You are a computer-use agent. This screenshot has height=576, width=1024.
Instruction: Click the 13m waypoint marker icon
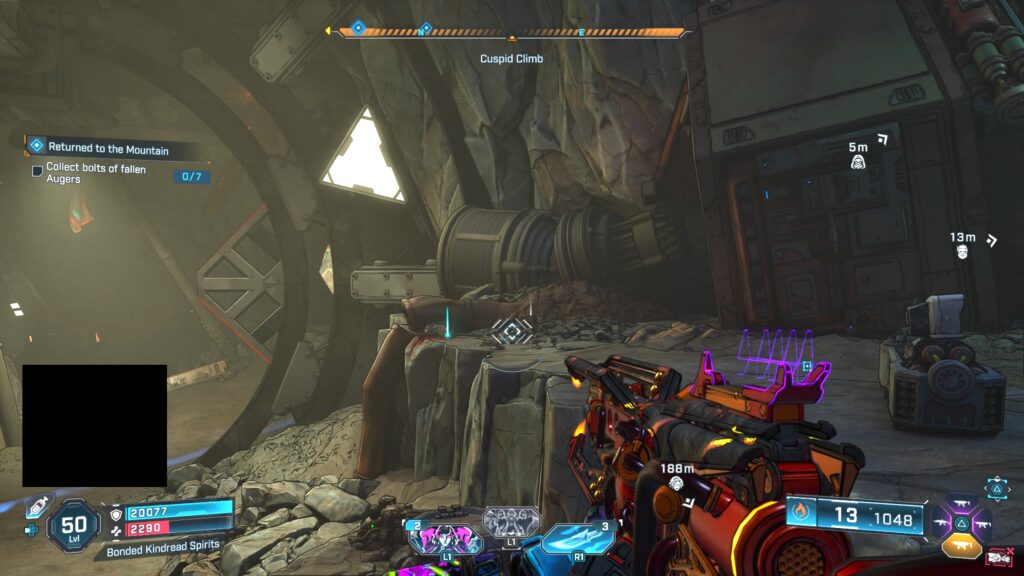[962, 251]
